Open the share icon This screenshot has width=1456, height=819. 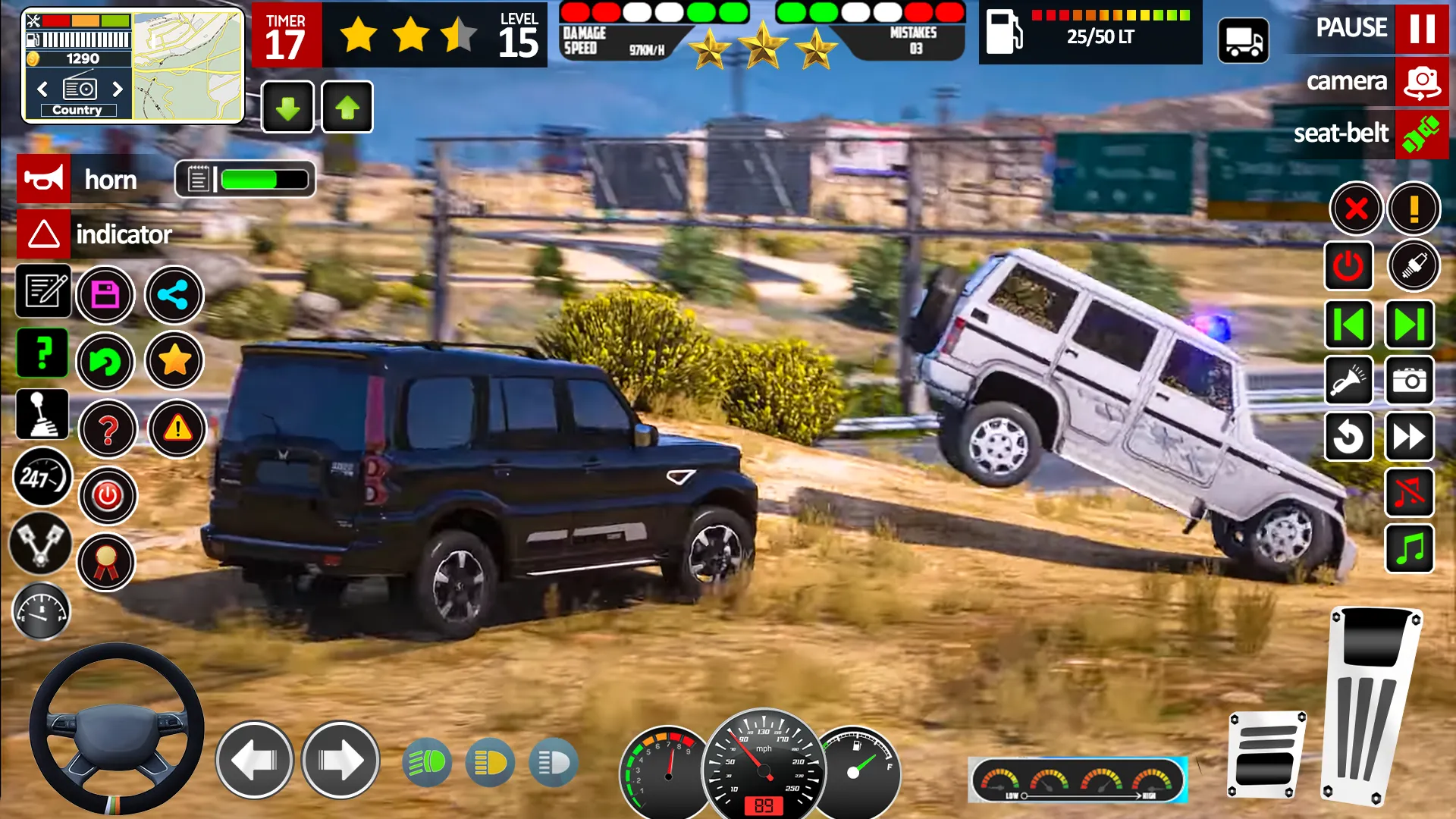174,295
